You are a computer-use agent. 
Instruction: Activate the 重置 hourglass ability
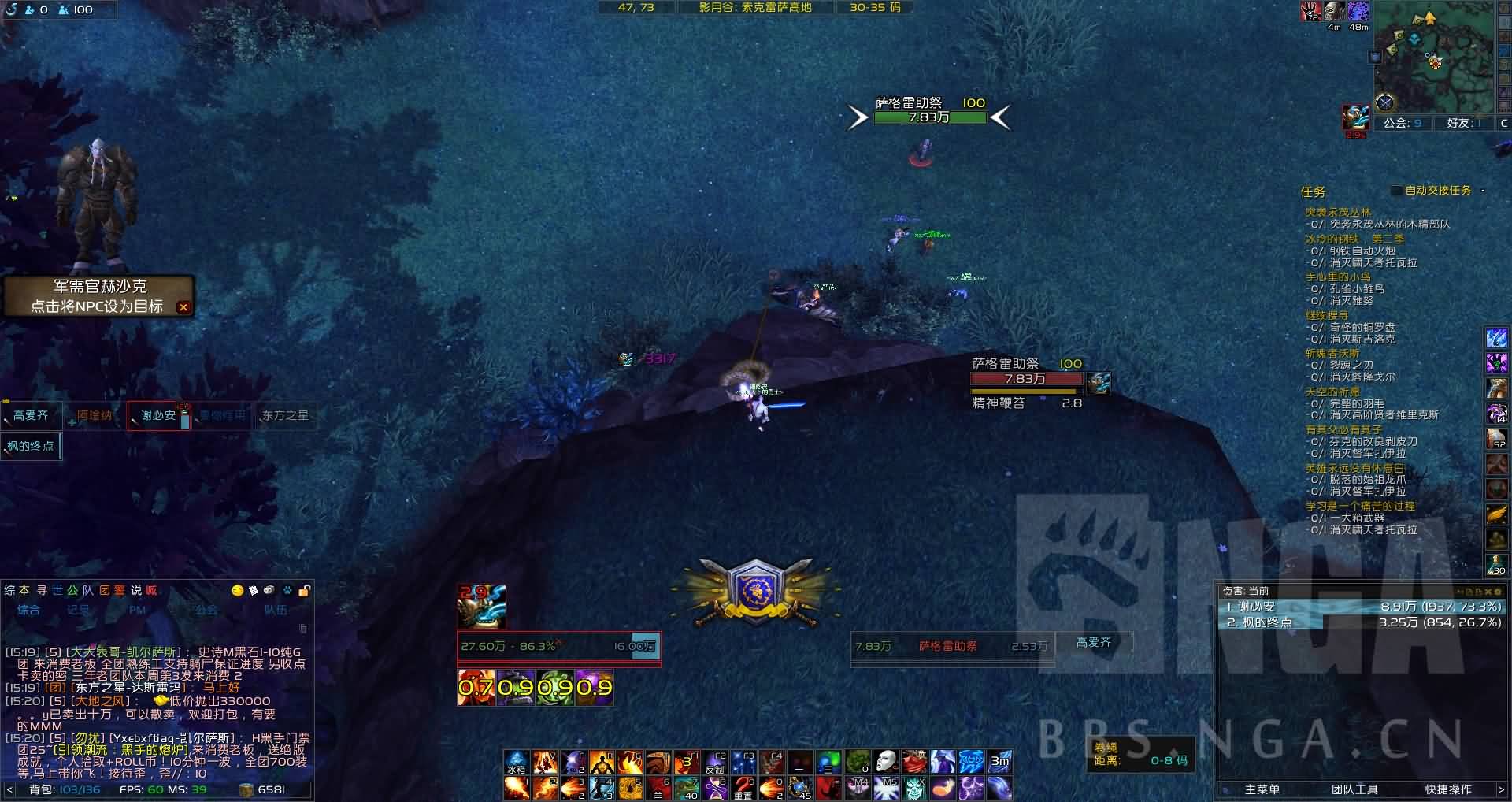coord(743,788)
